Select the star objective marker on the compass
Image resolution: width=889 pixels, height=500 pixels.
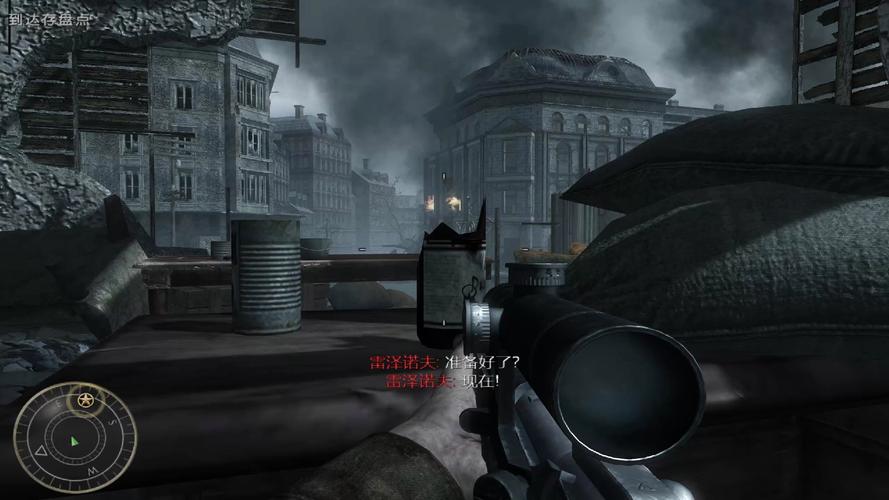pyautogui.click(x=85, y=401)
